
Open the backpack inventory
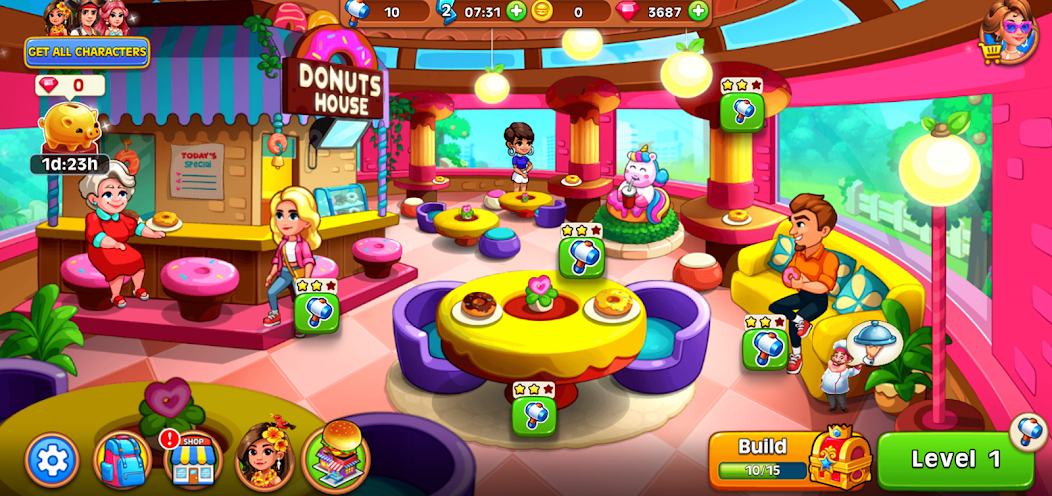(x=122, y=460)
